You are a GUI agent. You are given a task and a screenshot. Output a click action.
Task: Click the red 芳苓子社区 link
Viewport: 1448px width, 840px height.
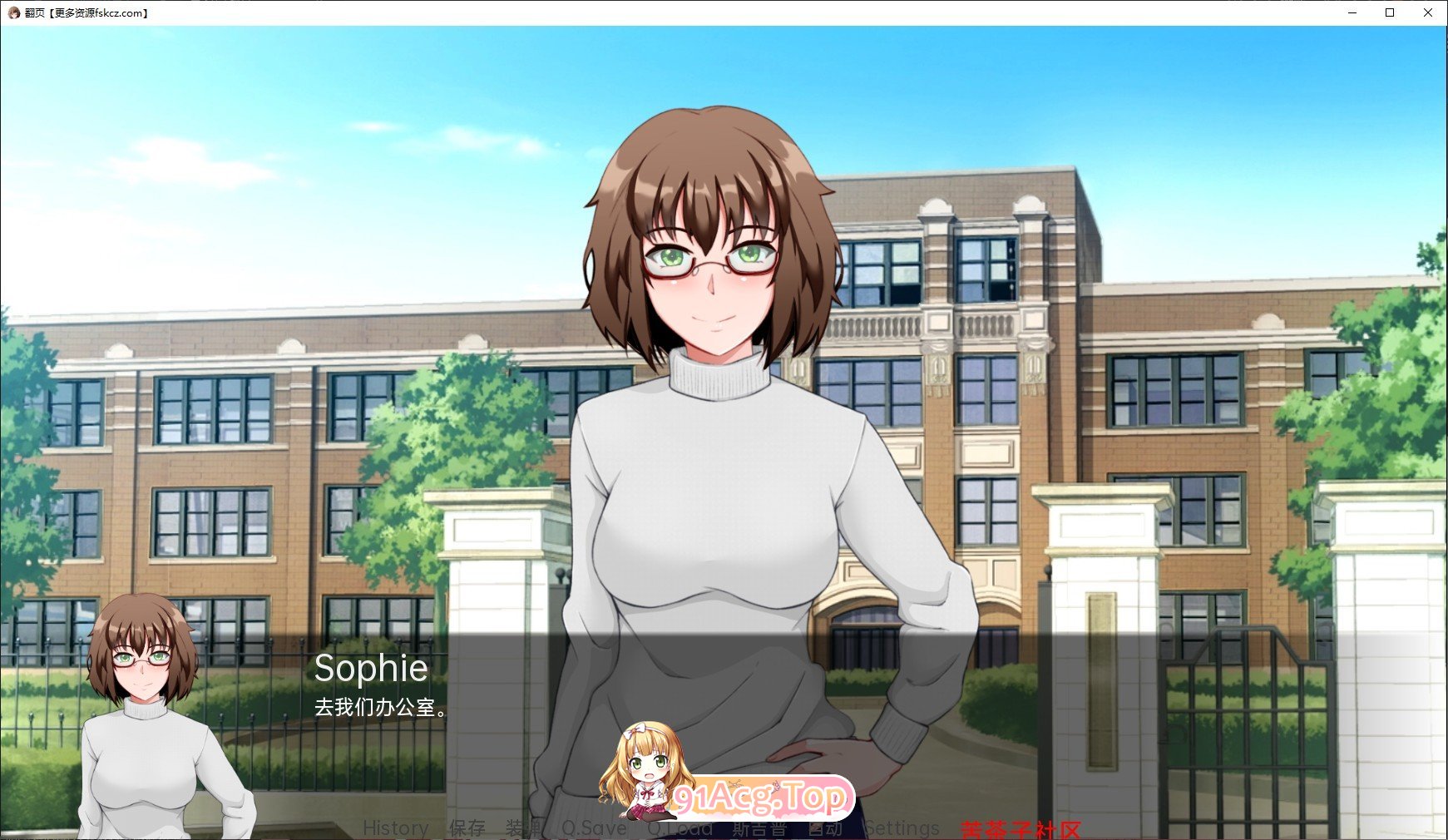pyautogui.click(x=1021, y=829)
